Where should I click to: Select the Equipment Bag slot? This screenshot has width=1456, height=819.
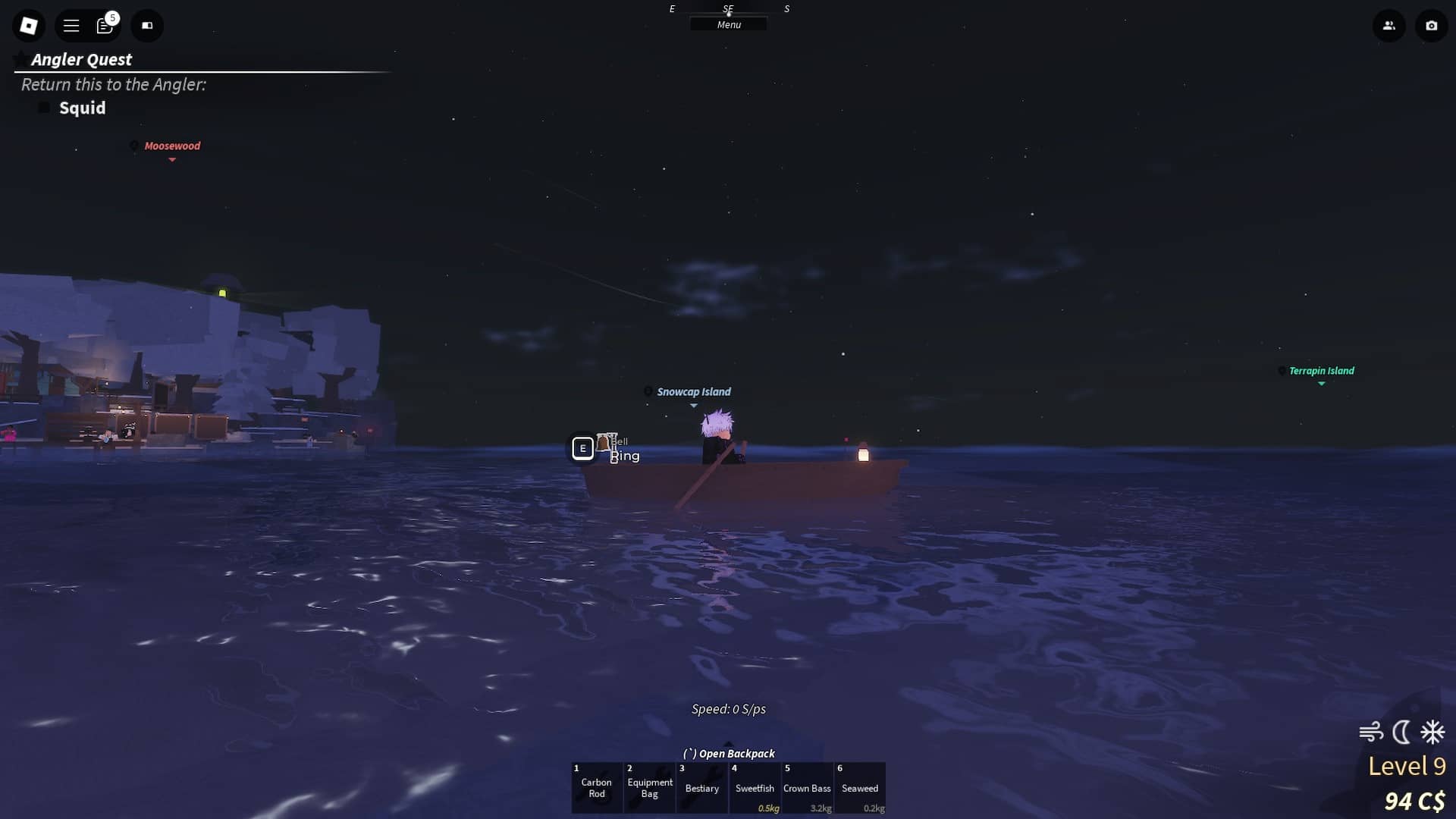[649, 788]
